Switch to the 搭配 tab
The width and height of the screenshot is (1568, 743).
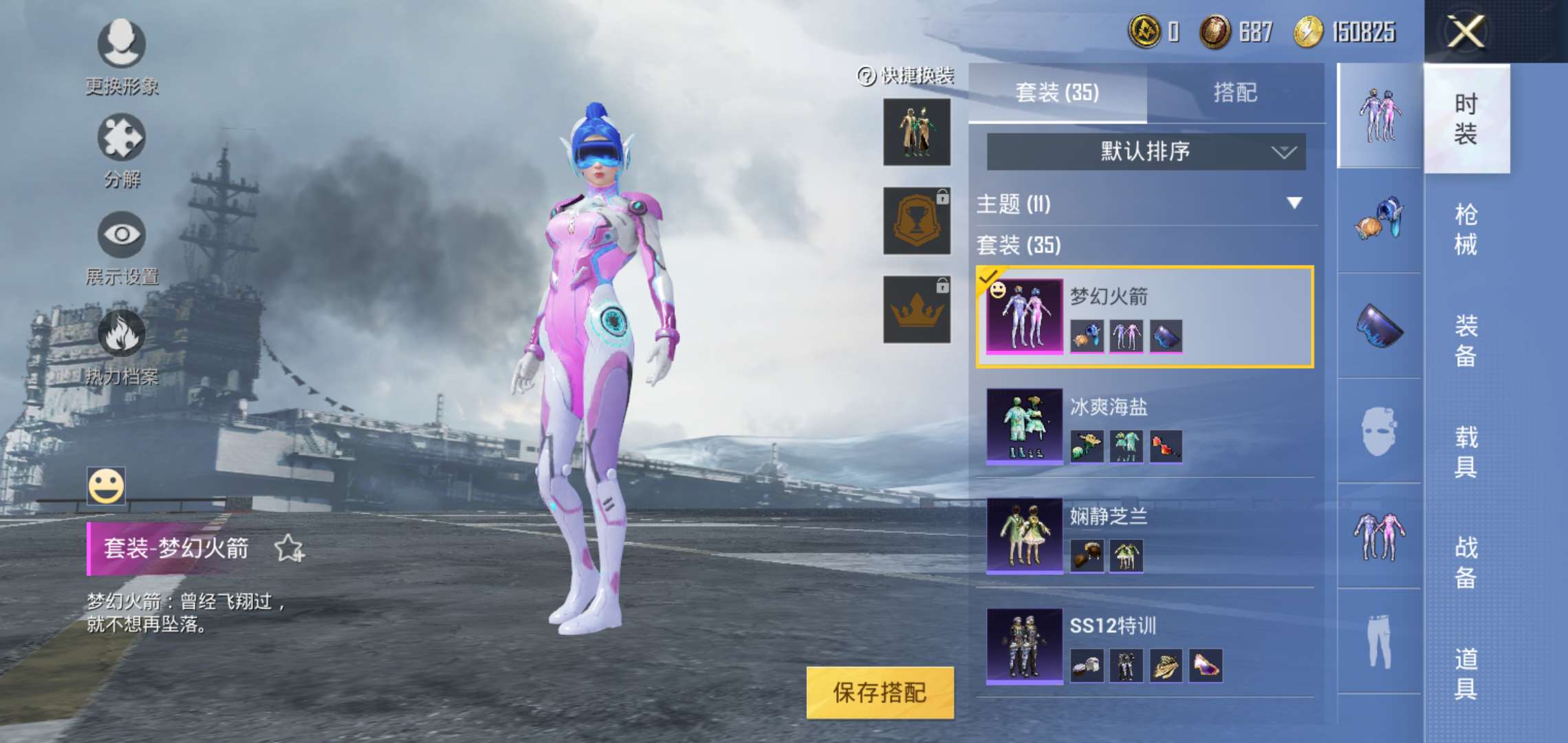tap(1235, 92)
